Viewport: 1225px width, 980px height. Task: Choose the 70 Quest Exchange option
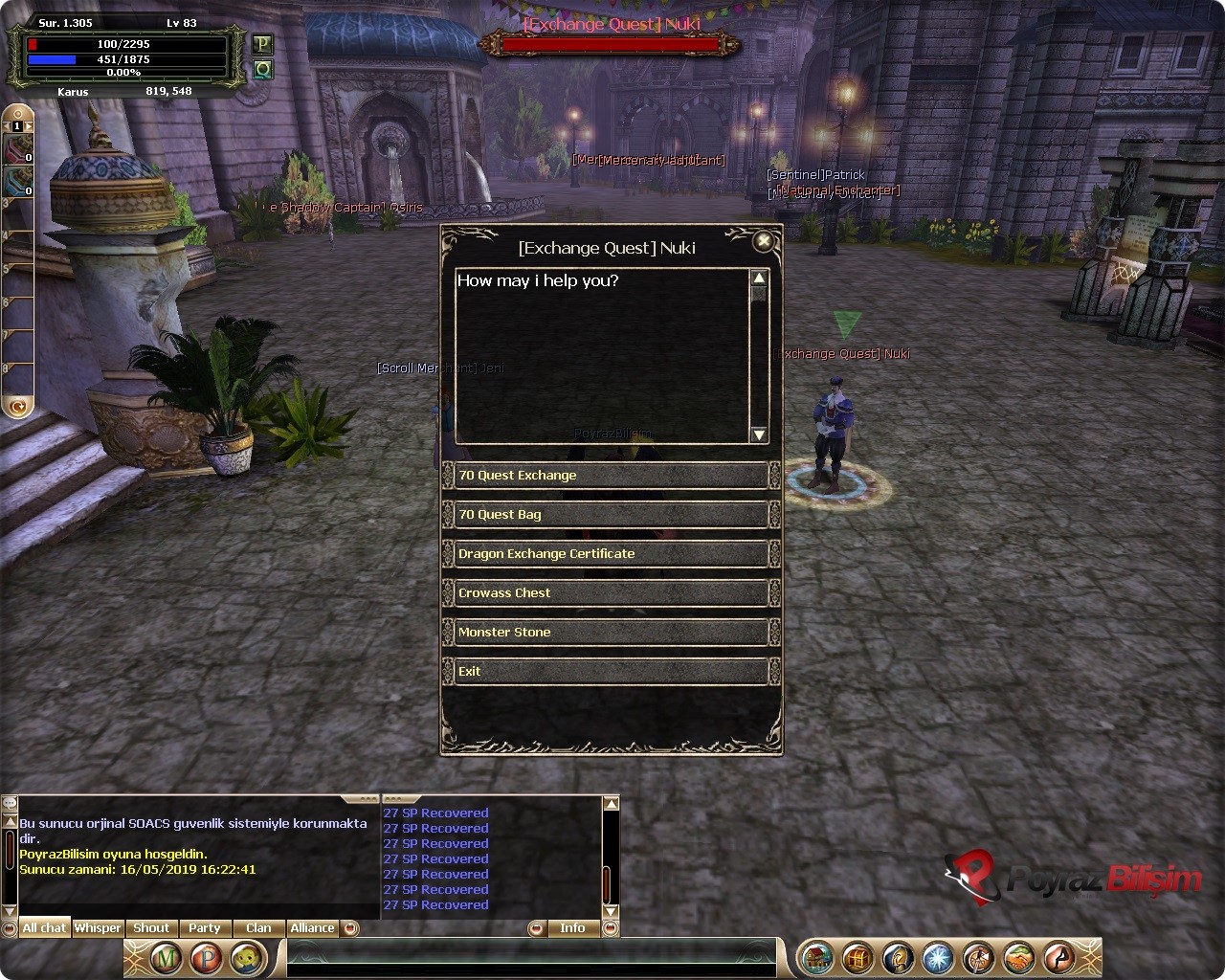coord(611,476)
